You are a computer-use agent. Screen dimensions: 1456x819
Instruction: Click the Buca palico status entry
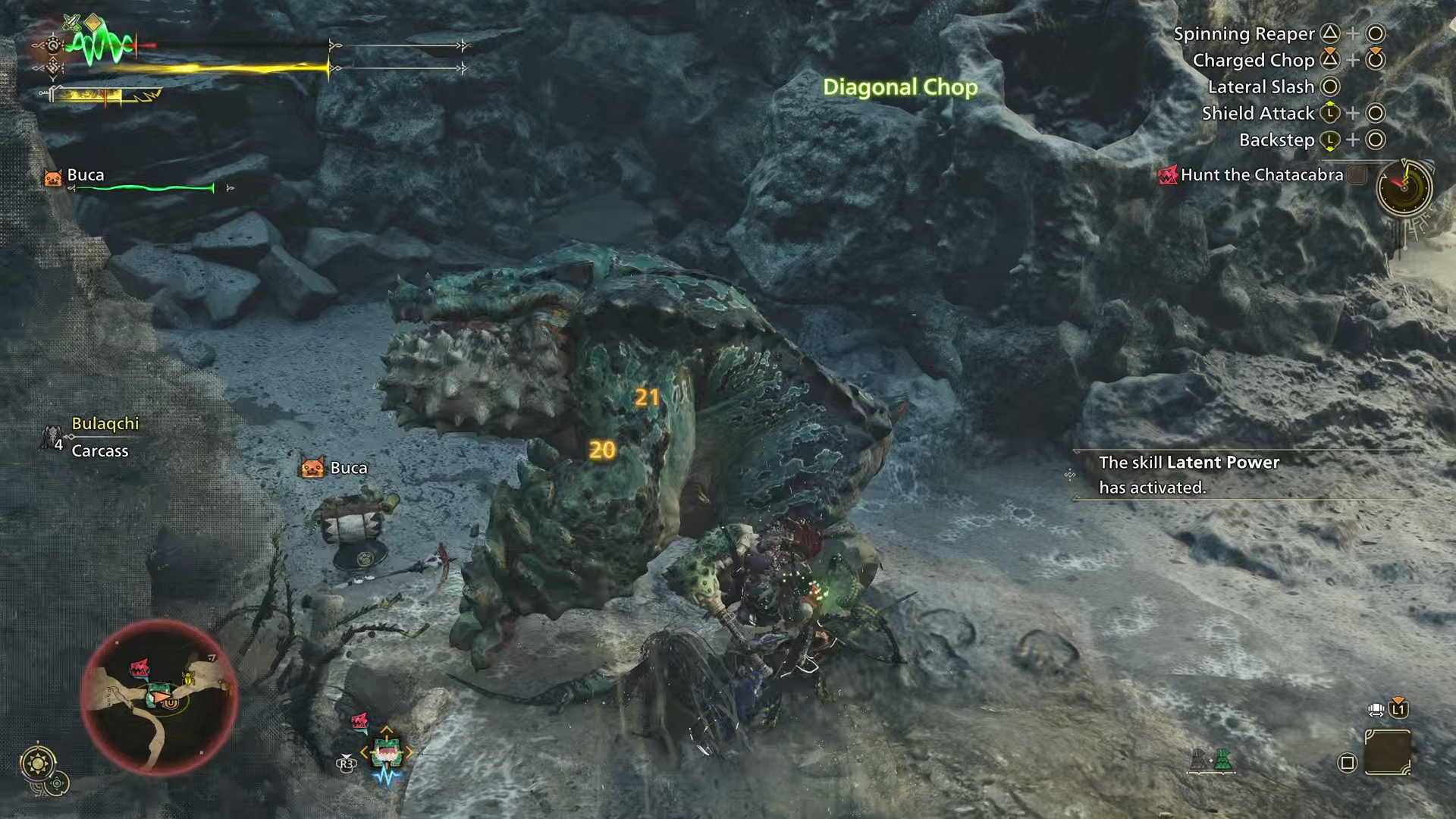[85, 175]
